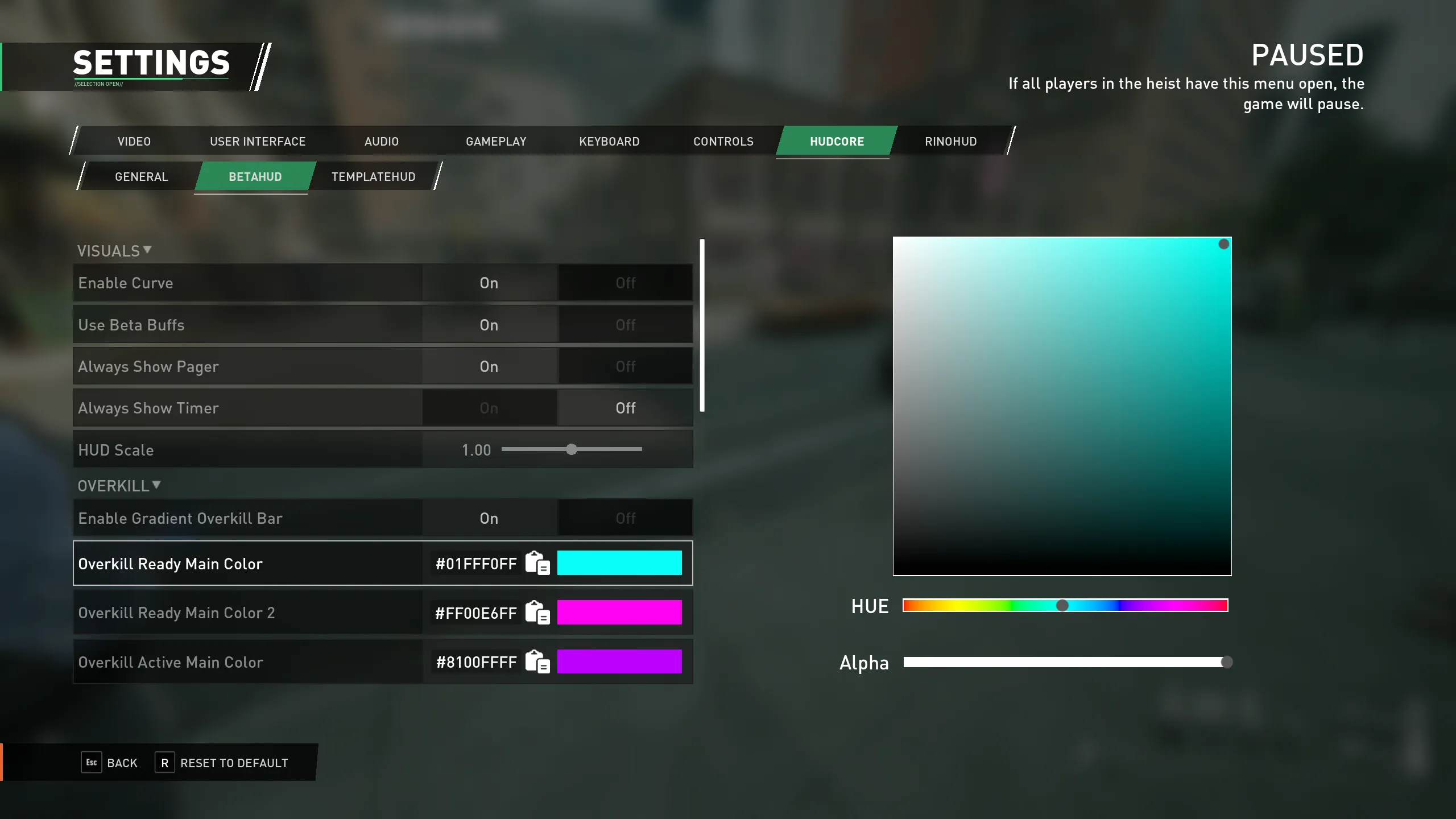Turn Enable Curve off
The width and height of the screenshot is (1456, 819).
[x=625, y=283]
